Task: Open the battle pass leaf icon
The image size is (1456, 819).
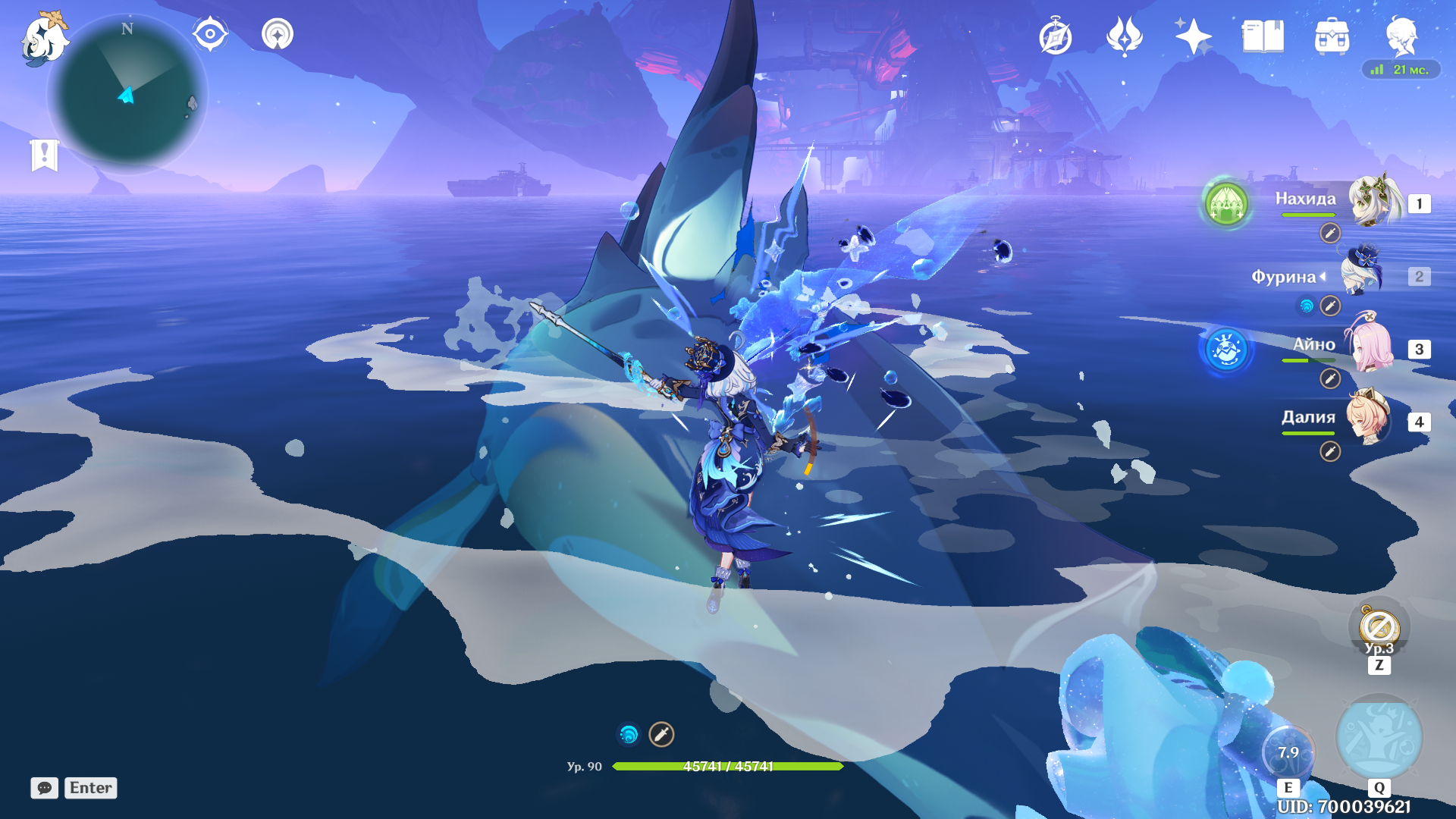Action: 1124,36
